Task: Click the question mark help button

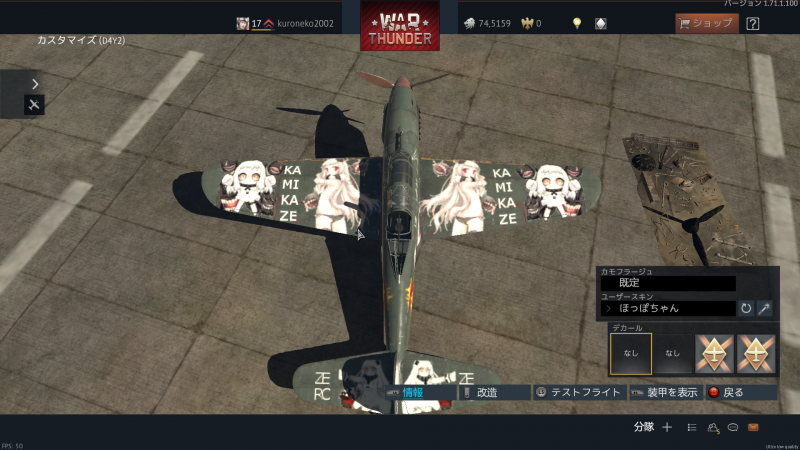Action: tap(753, 23)
